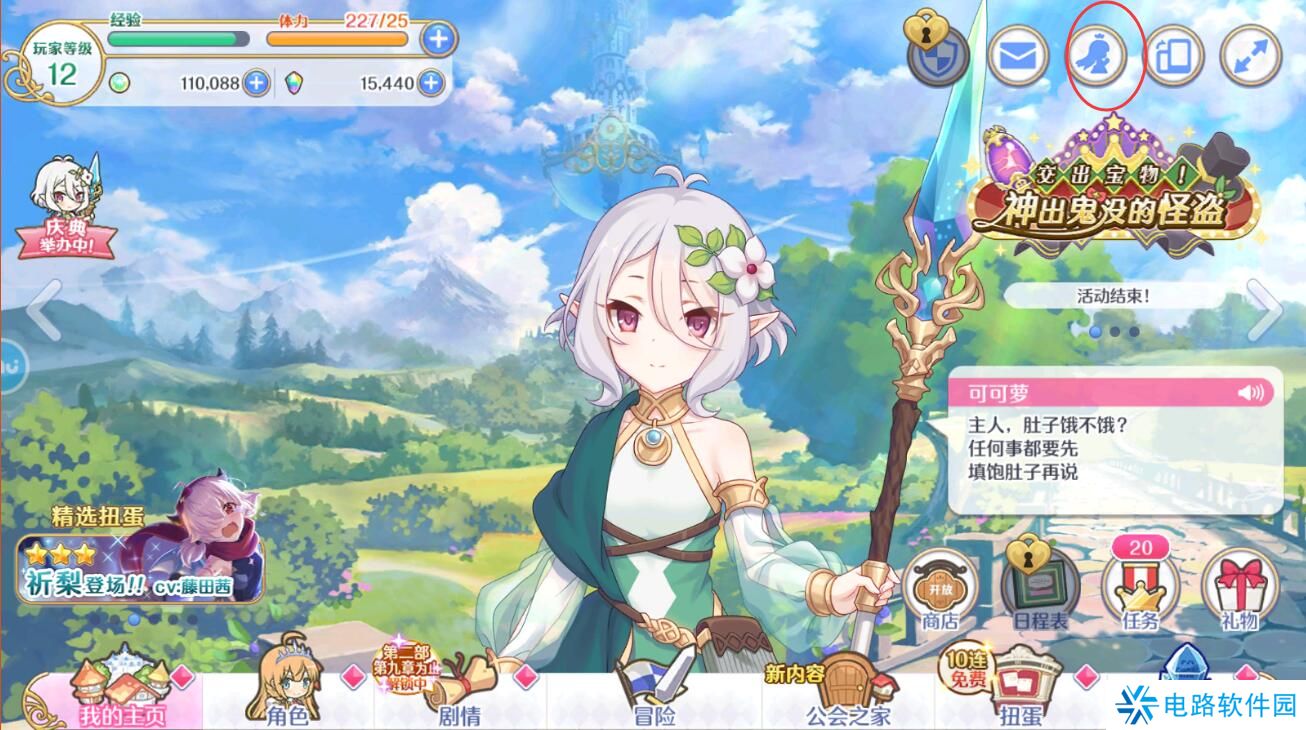Add stamina with the plus button
This screenshot has height=730, width=1306.
(438, 40)
